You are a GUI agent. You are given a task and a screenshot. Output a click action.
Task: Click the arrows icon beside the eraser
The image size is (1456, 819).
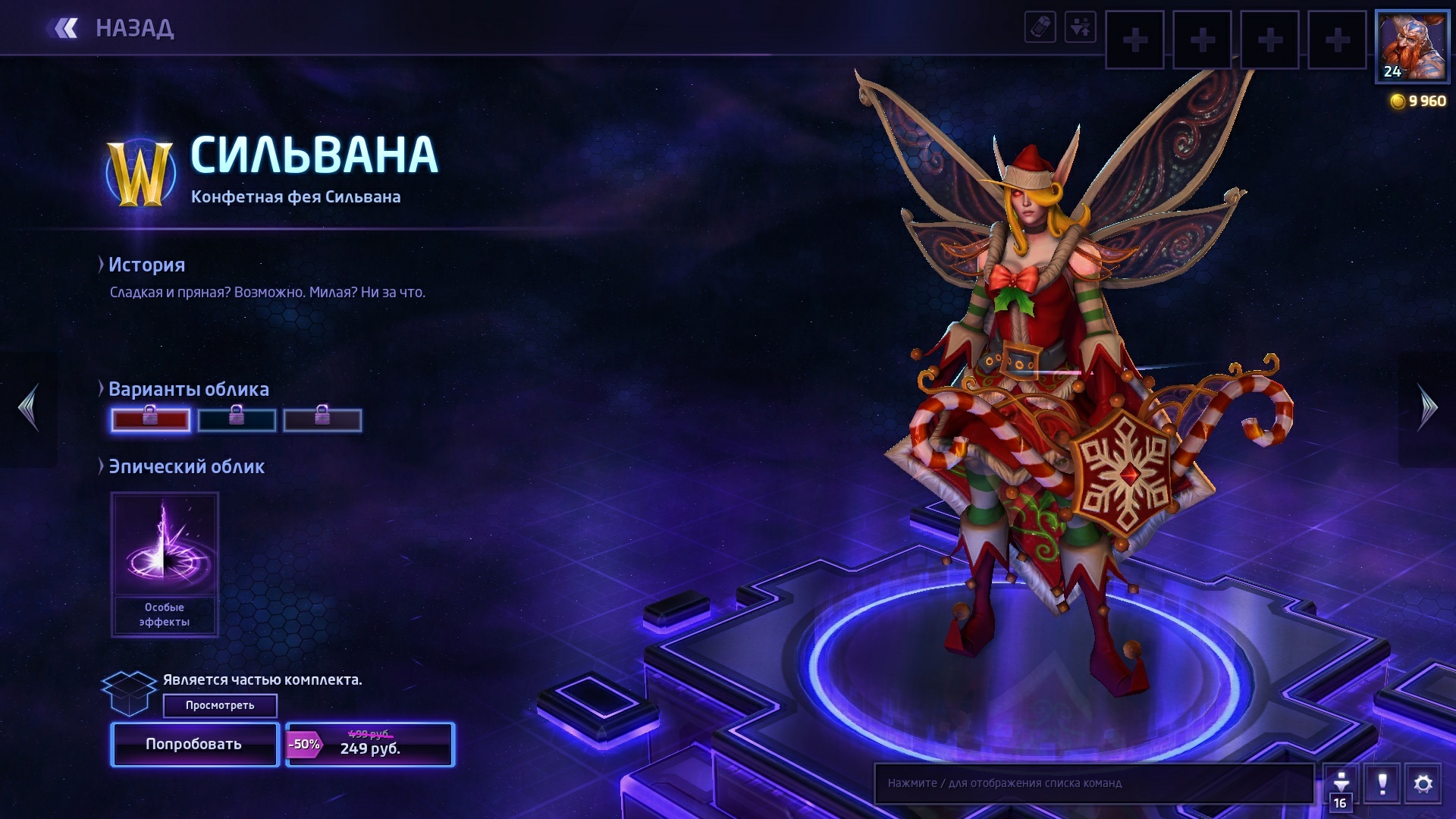[1080, 28]
